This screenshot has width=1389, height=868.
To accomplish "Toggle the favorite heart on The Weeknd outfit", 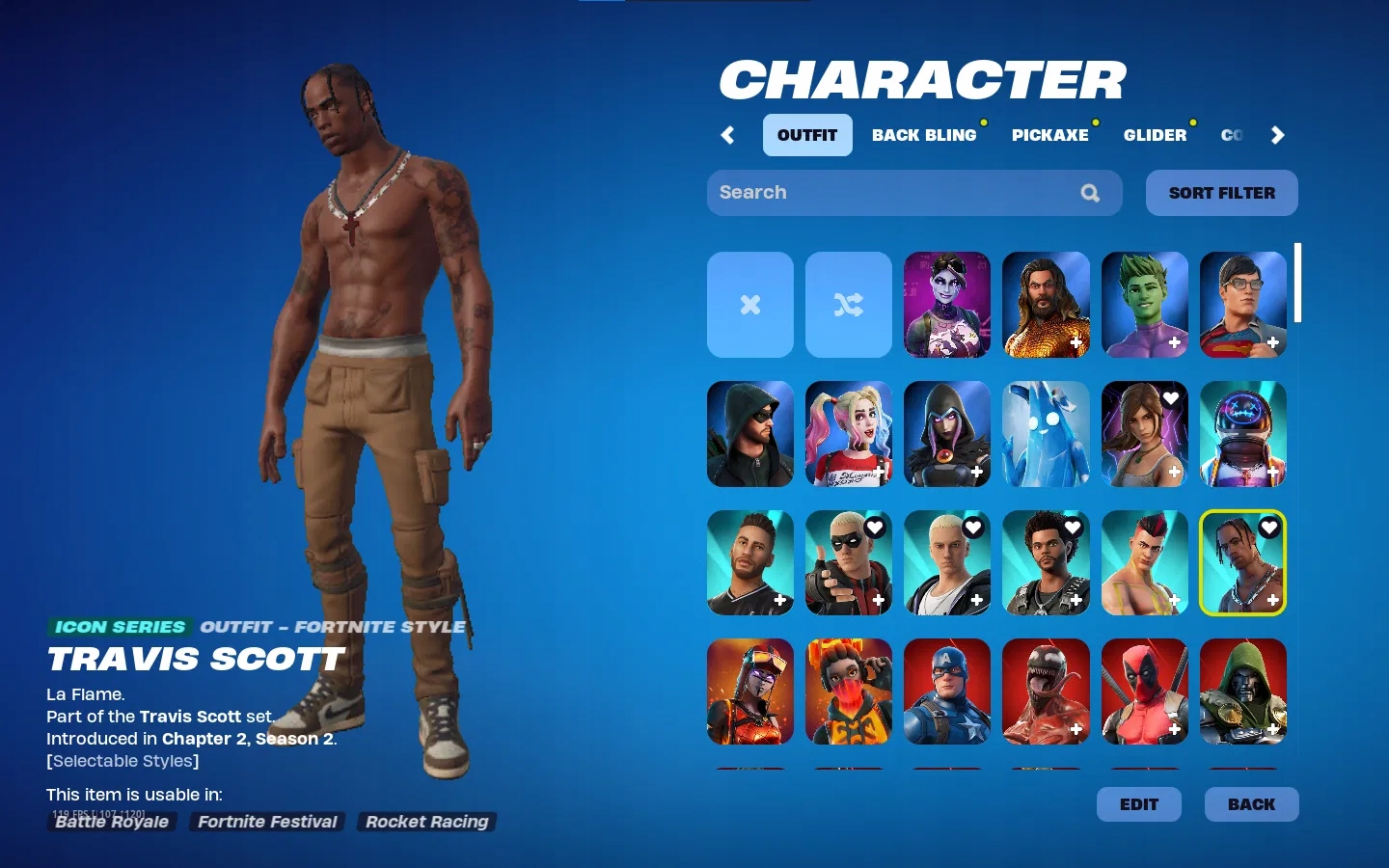I will point(1071,527).
